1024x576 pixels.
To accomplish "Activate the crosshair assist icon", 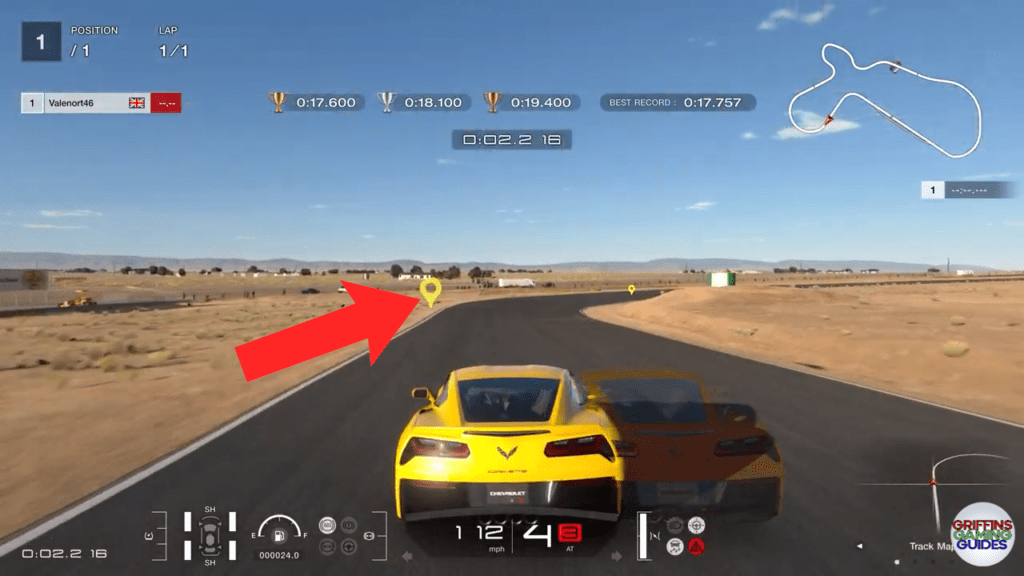I will tap(697, 525).
